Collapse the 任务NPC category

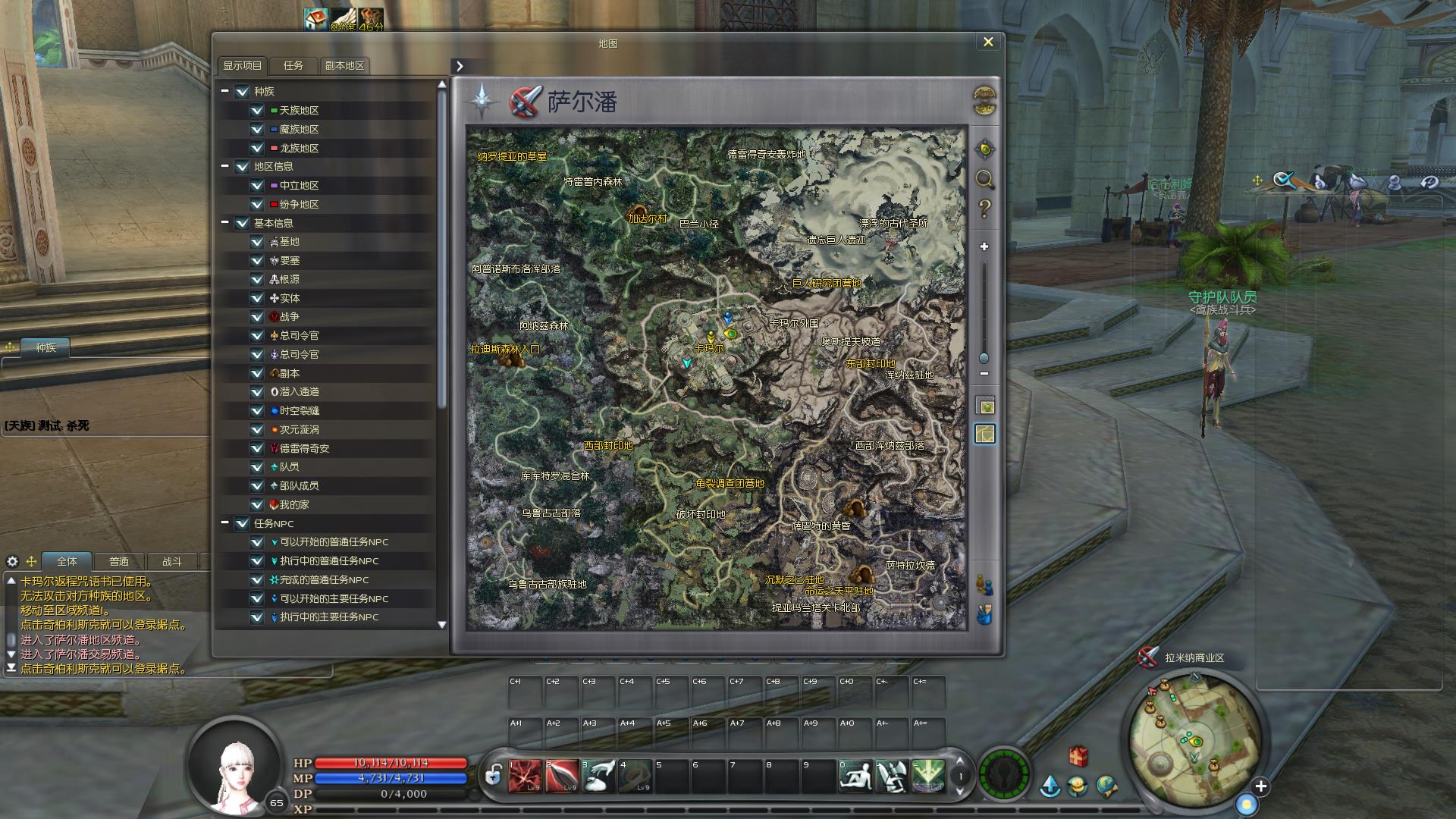point(225,523)
